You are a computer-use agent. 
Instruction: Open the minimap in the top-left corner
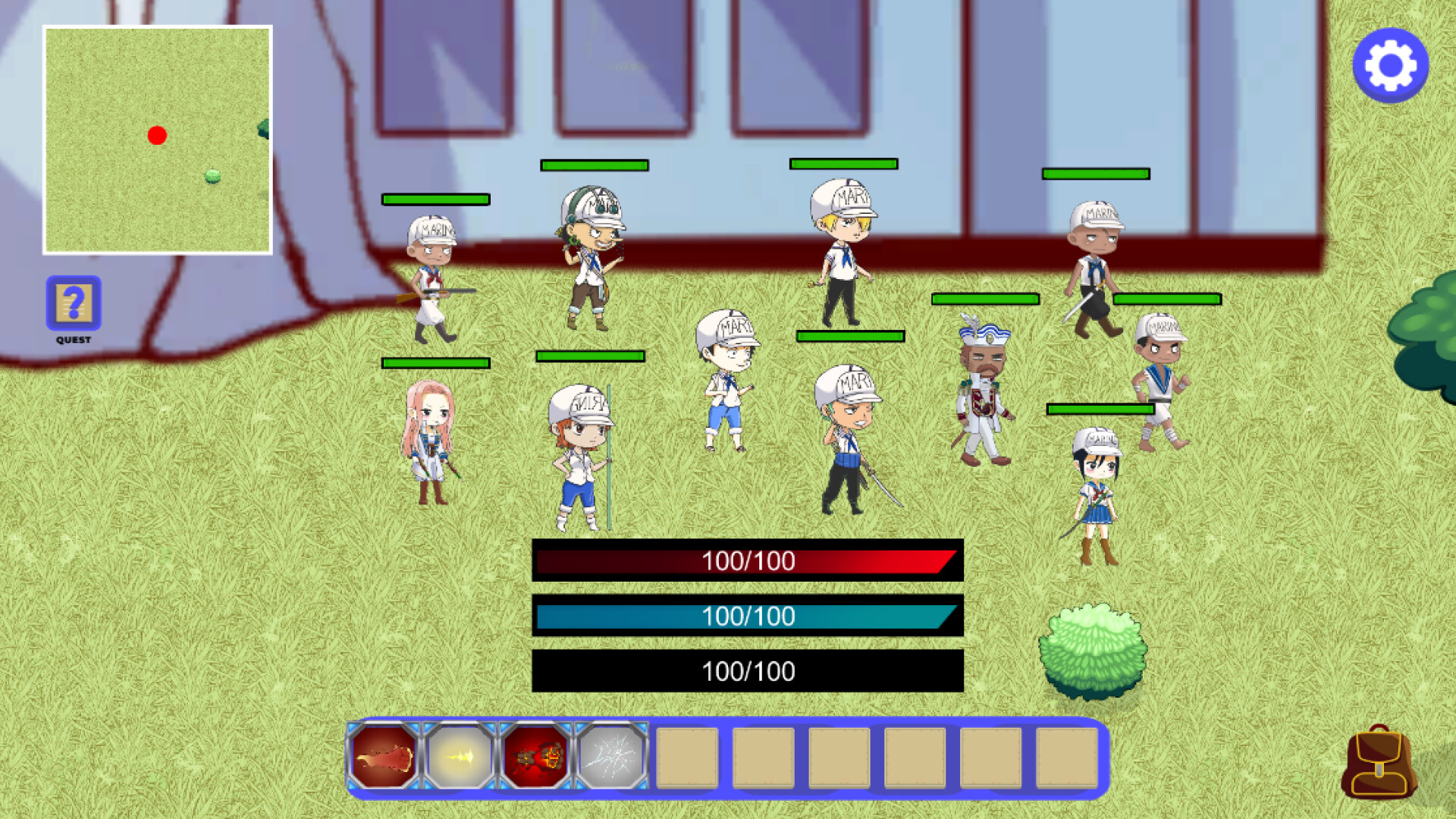[158, 138]
